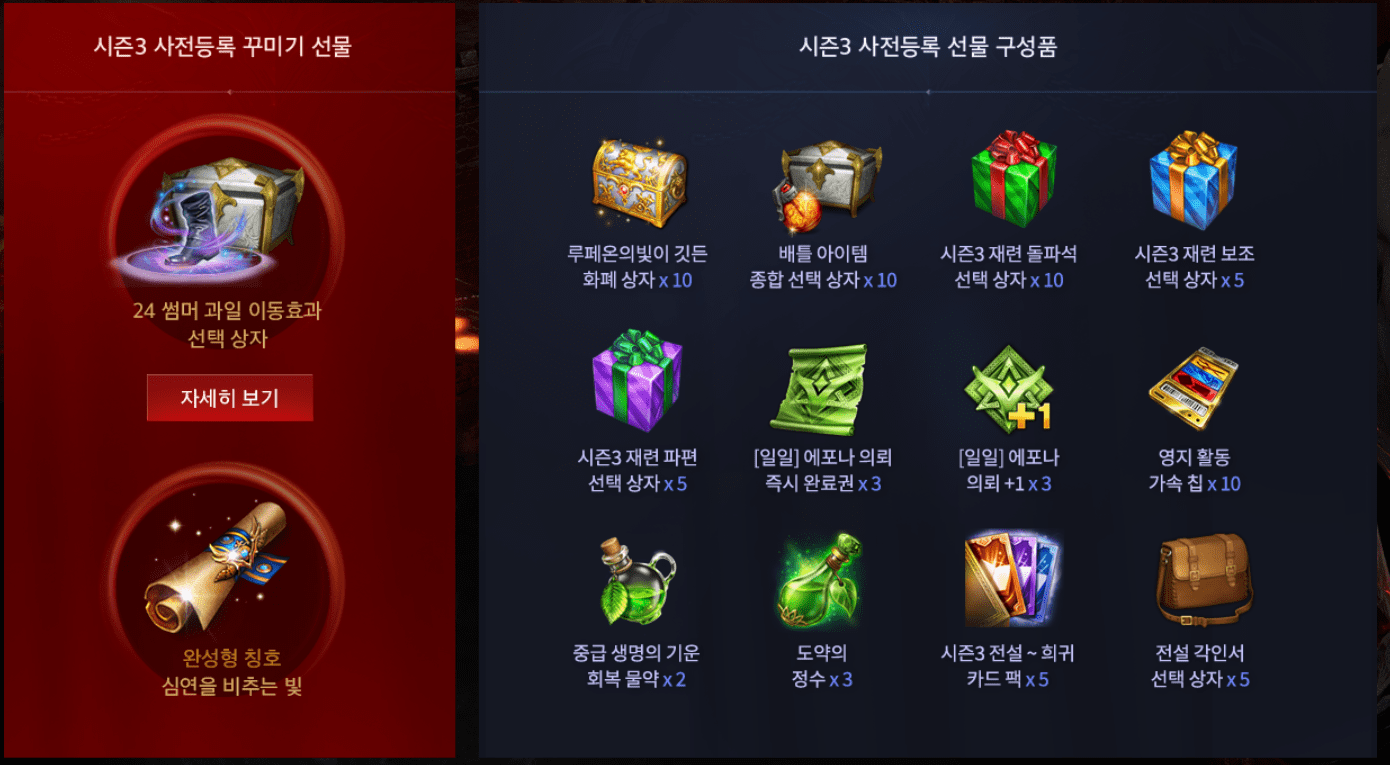
Task: Click the 자세히 보기 button
Action: pyautogui.click(x=229, y=398)
